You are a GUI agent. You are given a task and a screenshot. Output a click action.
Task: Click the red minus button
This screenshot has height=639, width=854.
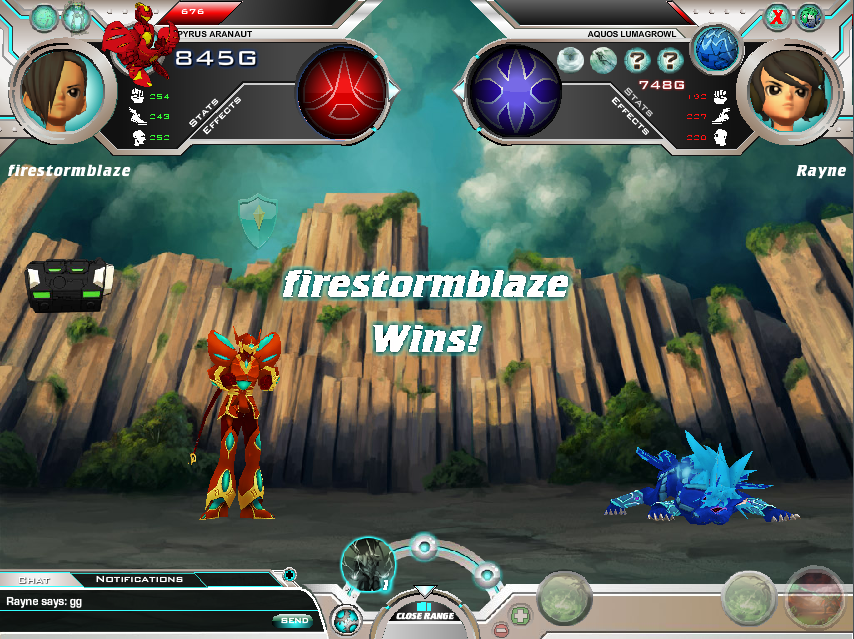coord(500,630)
